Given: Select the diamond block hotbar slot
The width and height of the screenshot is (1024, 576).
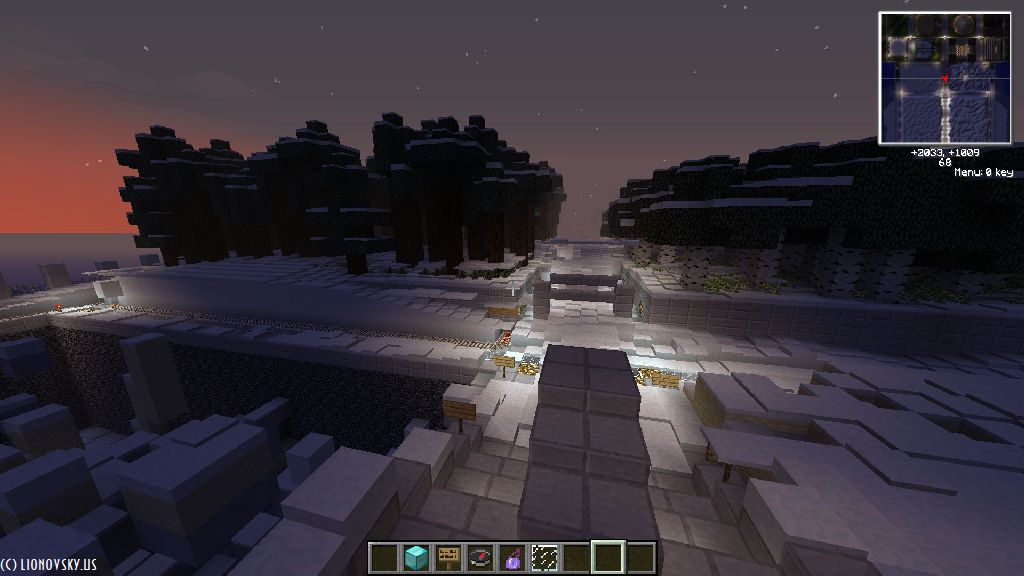Looking at the screenshot, I should [x=416, y=557].
